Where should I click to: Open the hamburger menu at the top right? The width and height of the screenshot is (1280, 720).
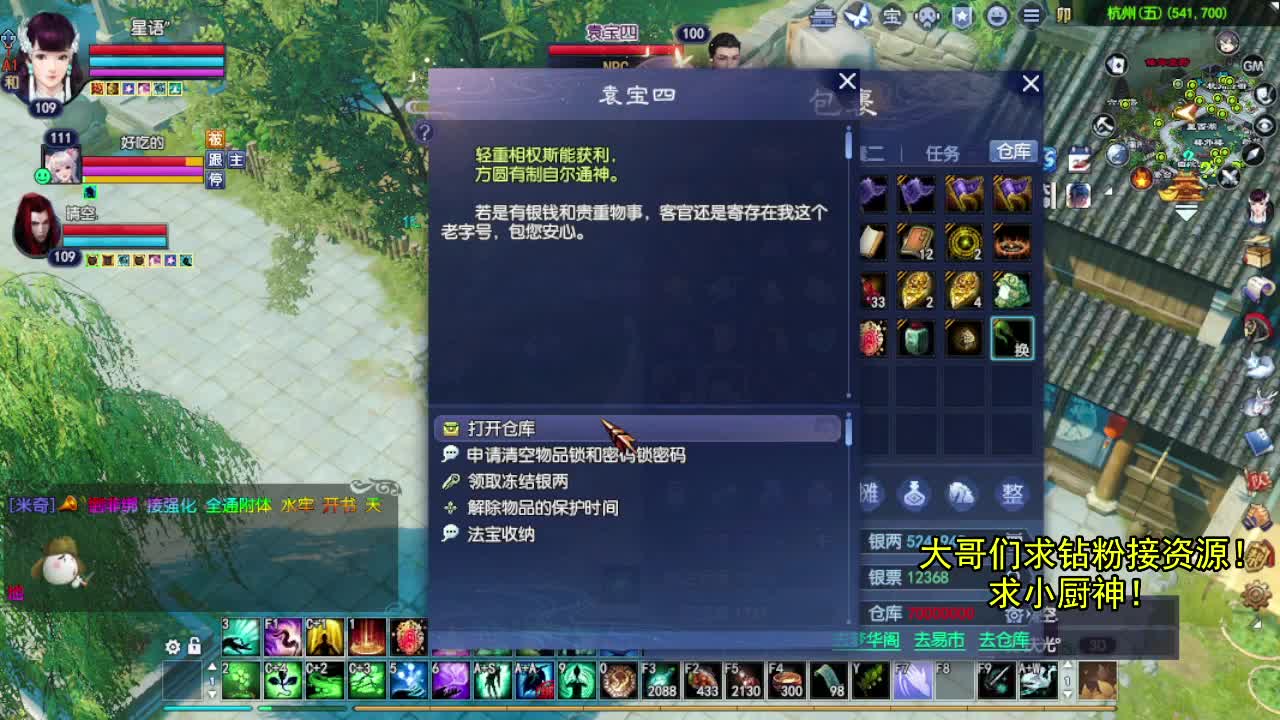[x=1032, y=15]
